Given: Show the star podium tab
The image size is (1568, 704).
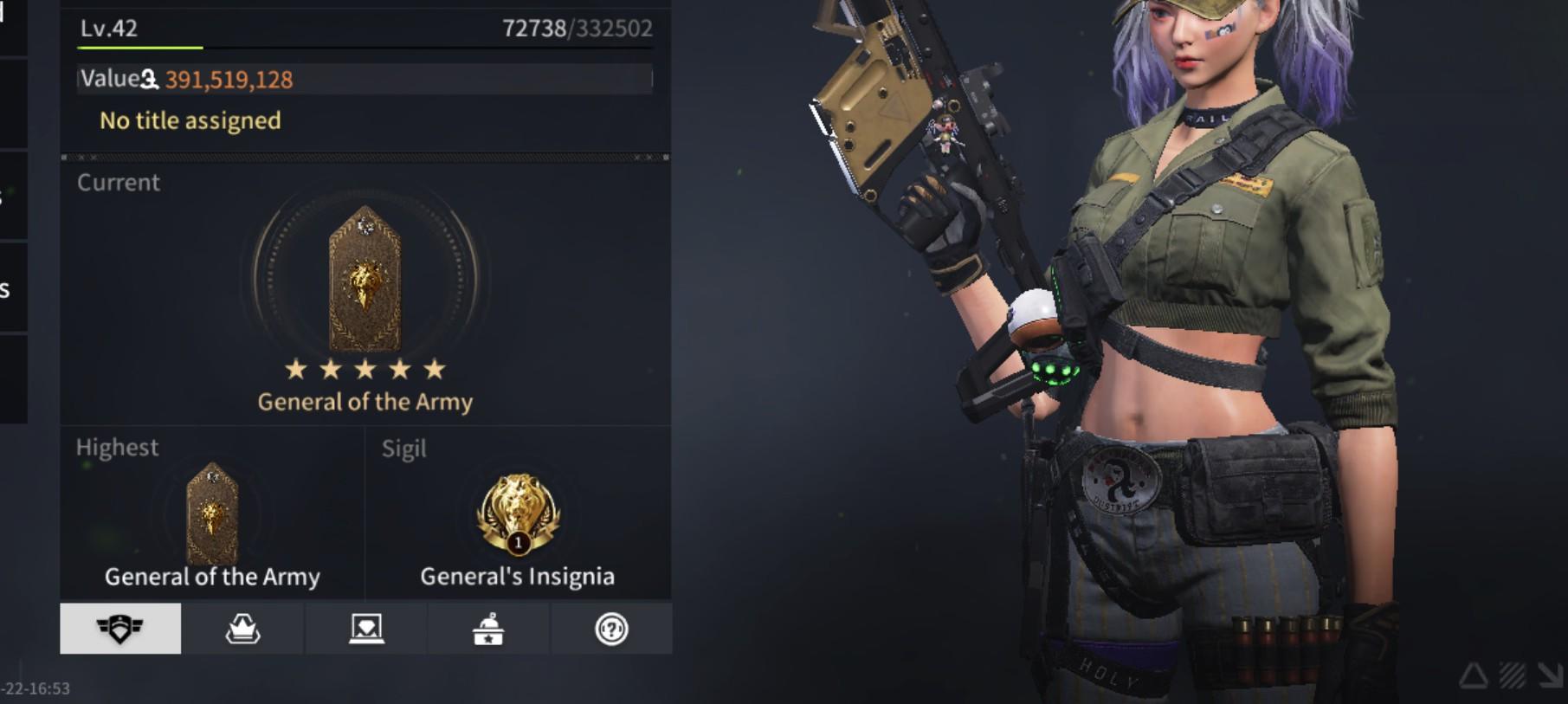Looking at the screenshot, I should pos(488,629).
